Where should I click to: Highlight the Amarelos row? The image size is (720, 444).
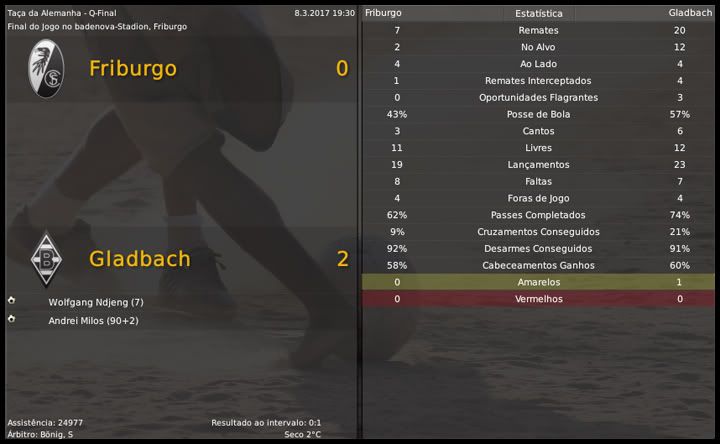pos(538,283)
